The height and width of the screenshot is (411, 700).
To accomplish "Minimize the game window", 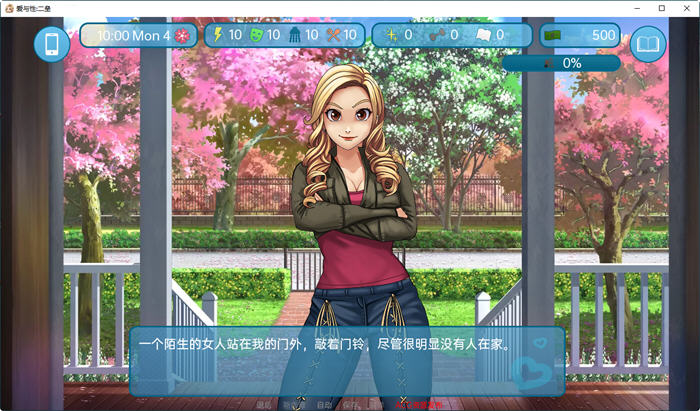I will tap(638, 8).
